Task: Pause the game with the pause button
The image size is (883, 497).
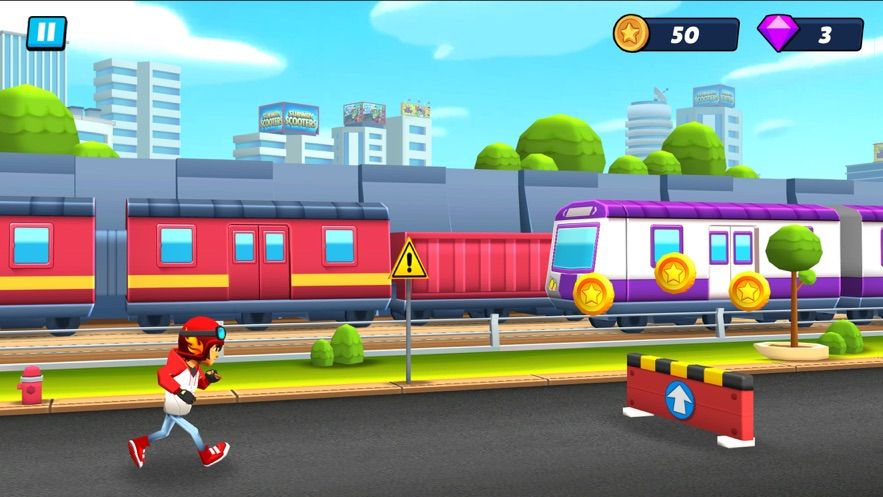Action: pos(46,32)
